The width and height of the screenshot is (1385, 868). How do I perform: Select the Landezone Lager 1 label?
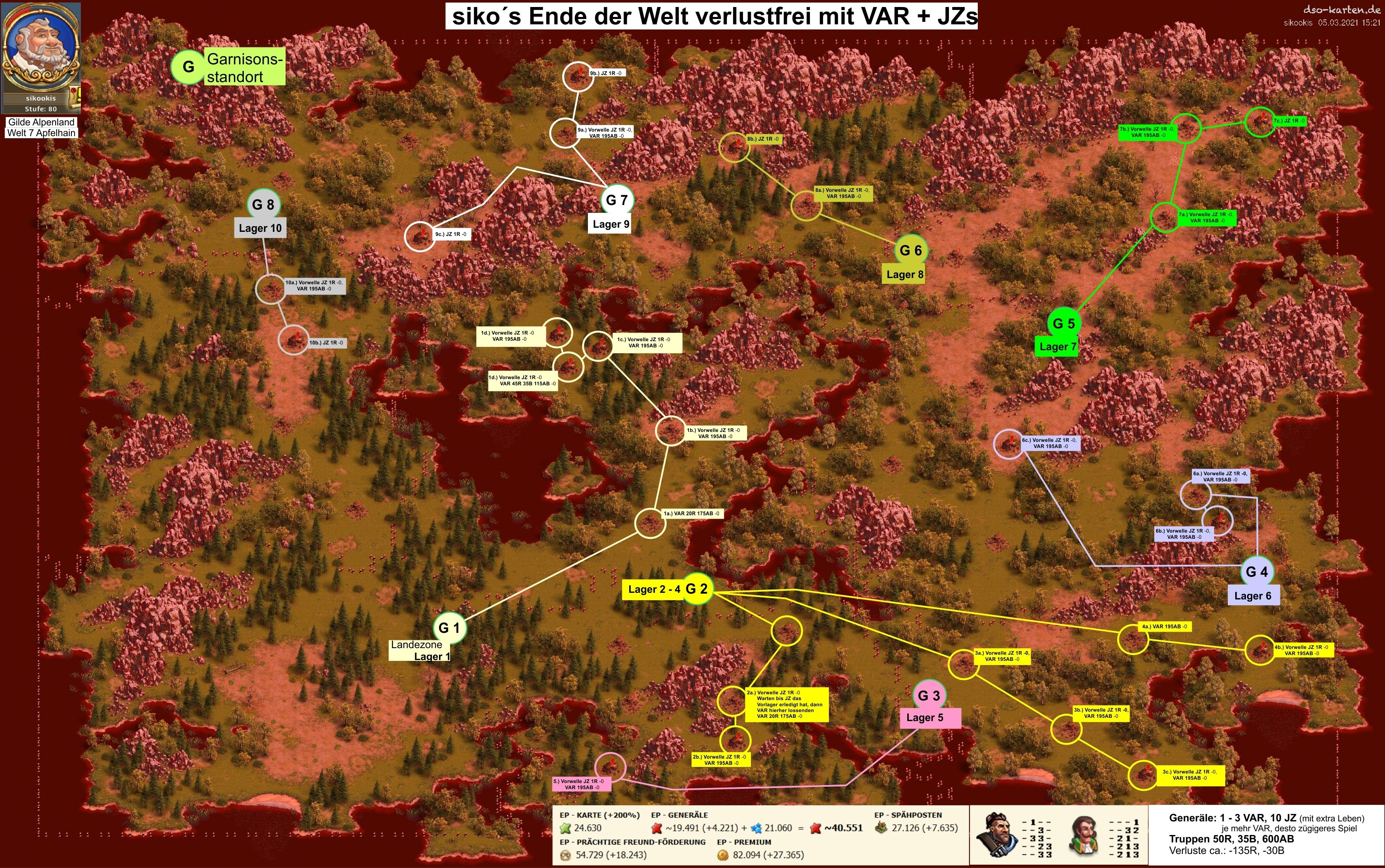coord(420,651)
